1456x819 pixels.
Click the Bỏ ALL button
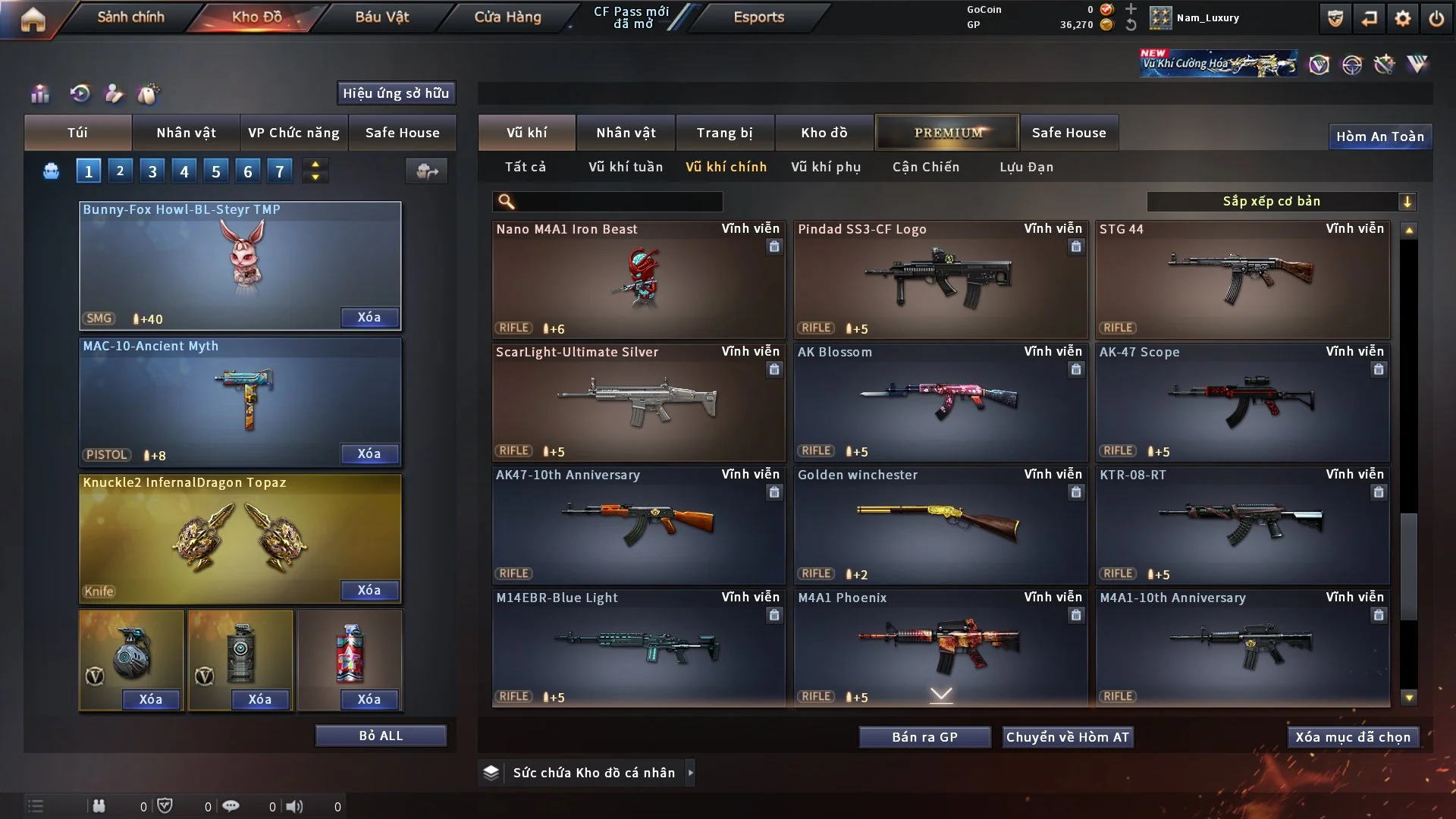pyautogui.click(x=381, y=736)
